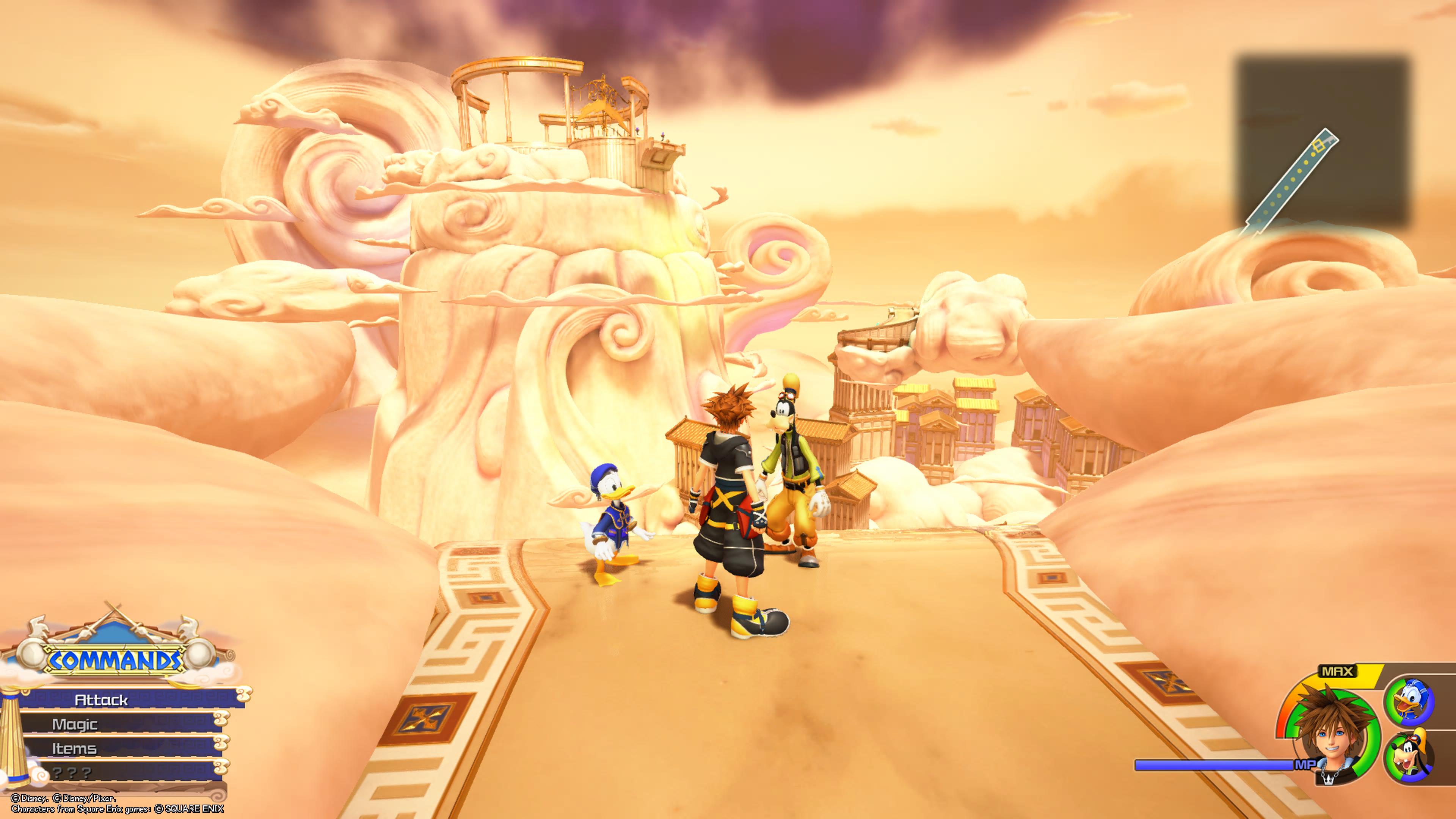
Task: Click the Commands menu header
Action: point(115,660)
